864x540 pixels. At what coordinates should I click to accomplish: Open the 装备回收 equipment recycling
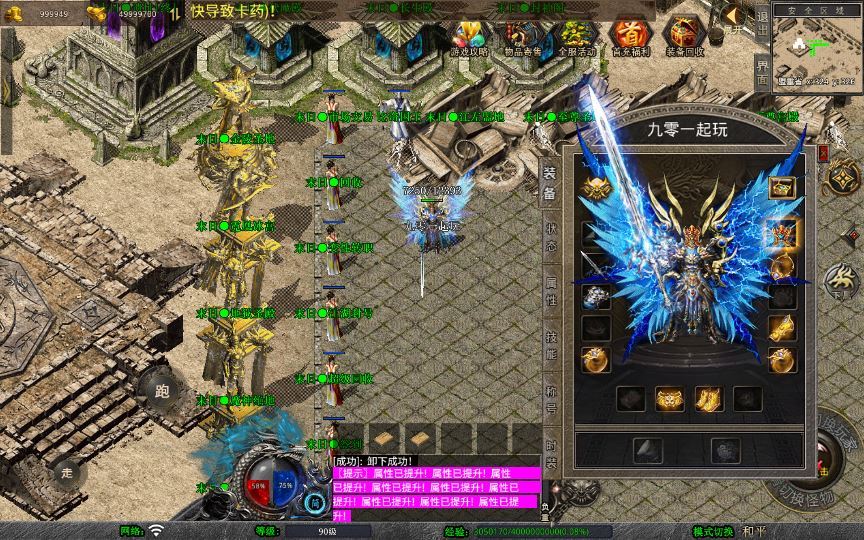pos(685,38)
